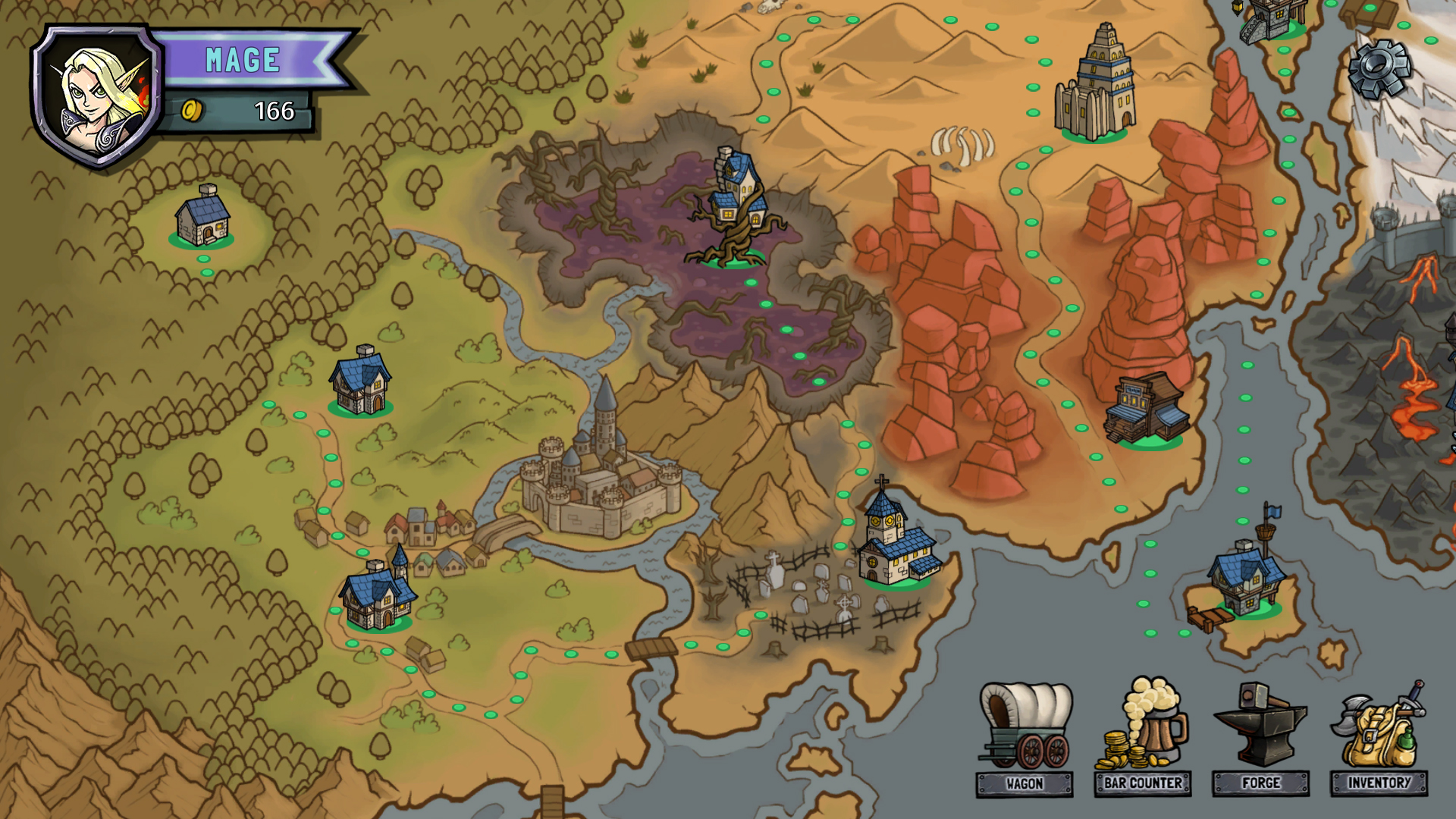
Task: Click the MAGE banner label
Action: point(241,60)
